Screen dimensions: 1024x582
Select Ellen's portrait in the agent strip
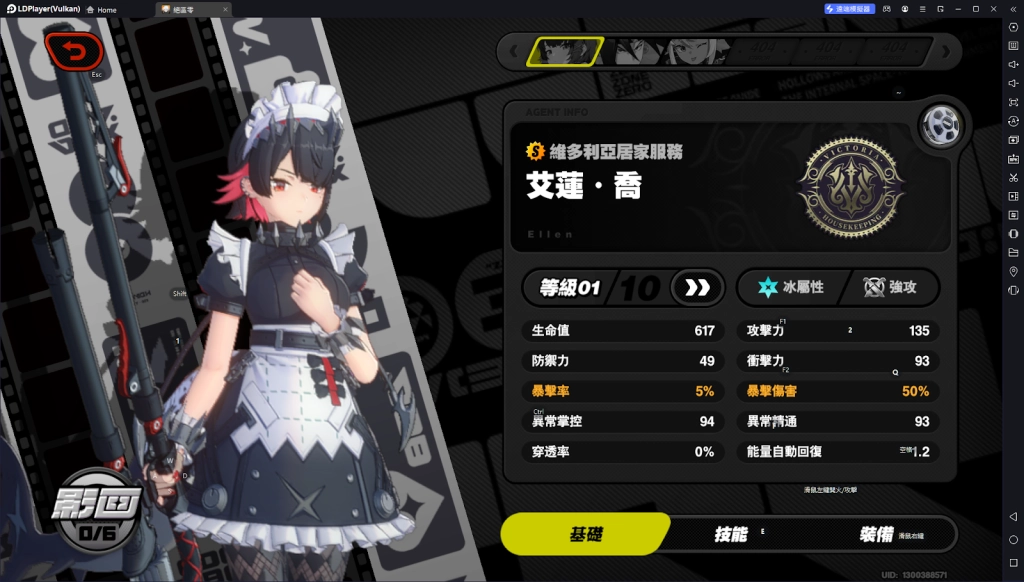coord(565,51)
